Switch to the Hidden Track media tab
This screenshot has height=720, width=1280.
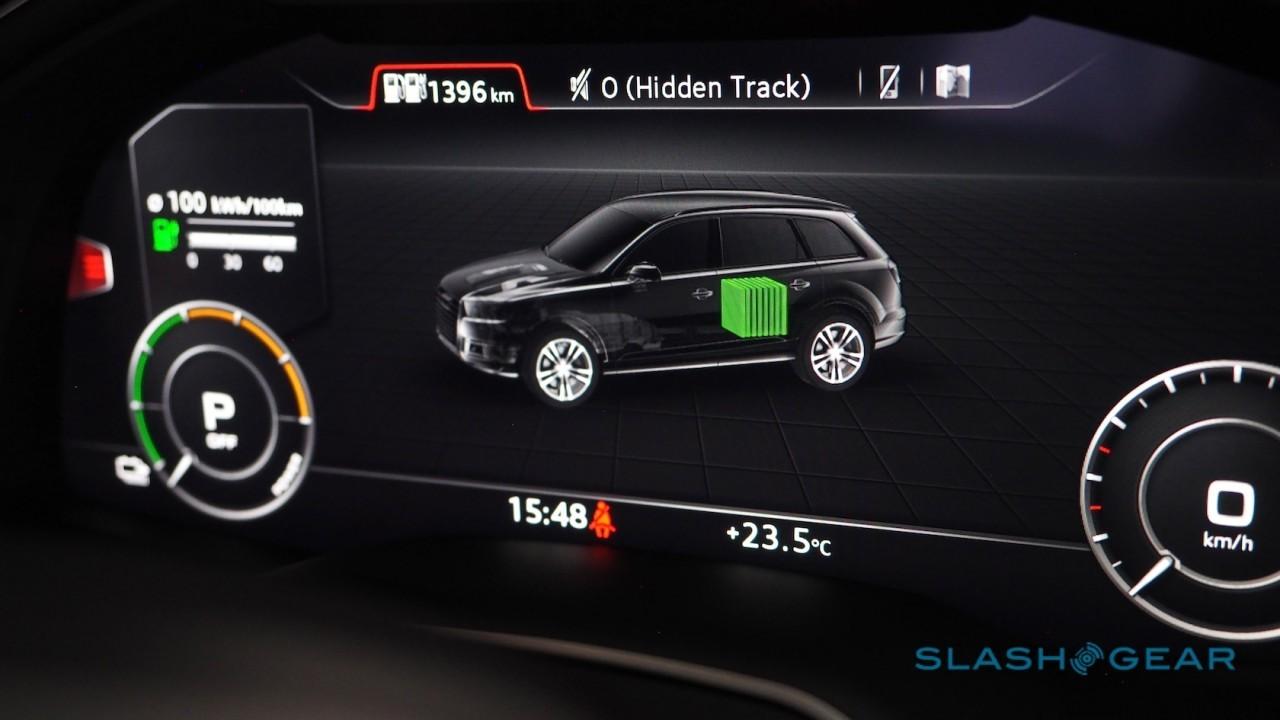point(689,87)
